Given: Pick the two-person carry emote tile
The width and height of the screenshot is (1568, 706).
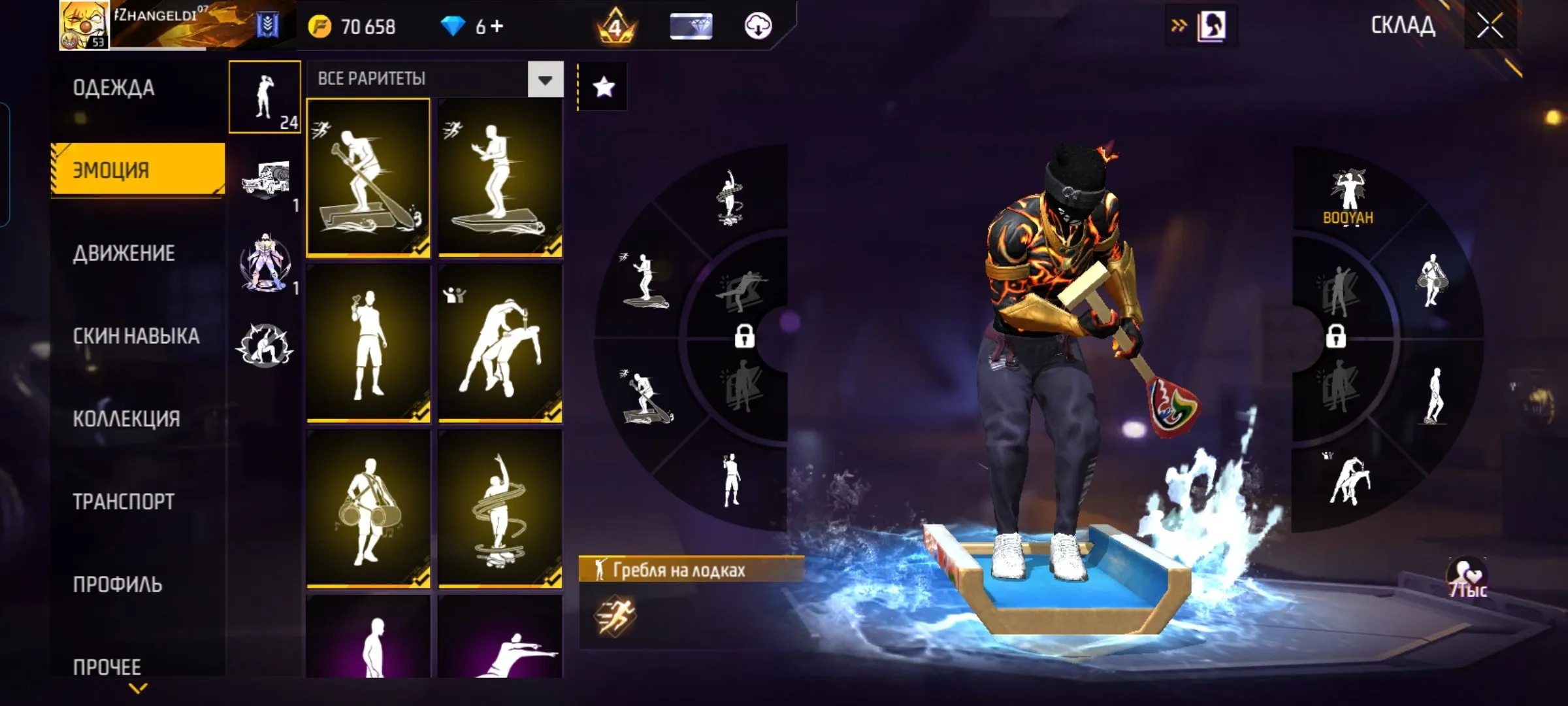Looking at the screenshot, I should tap(500, 343).
